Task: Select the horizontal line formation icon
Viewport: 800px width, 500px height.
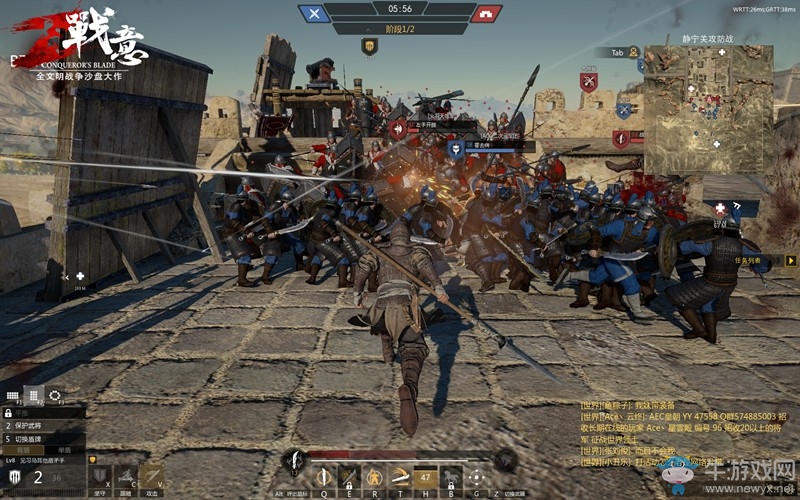Action: pyautogui.click(x=13, y=395)
